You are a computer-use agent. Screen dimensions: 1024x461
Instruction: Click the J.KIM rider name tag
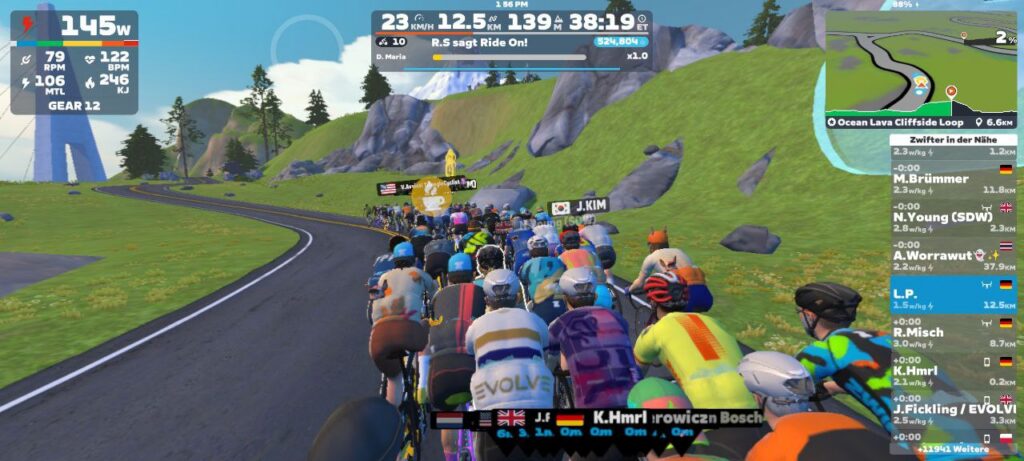[x=580, y=207]
